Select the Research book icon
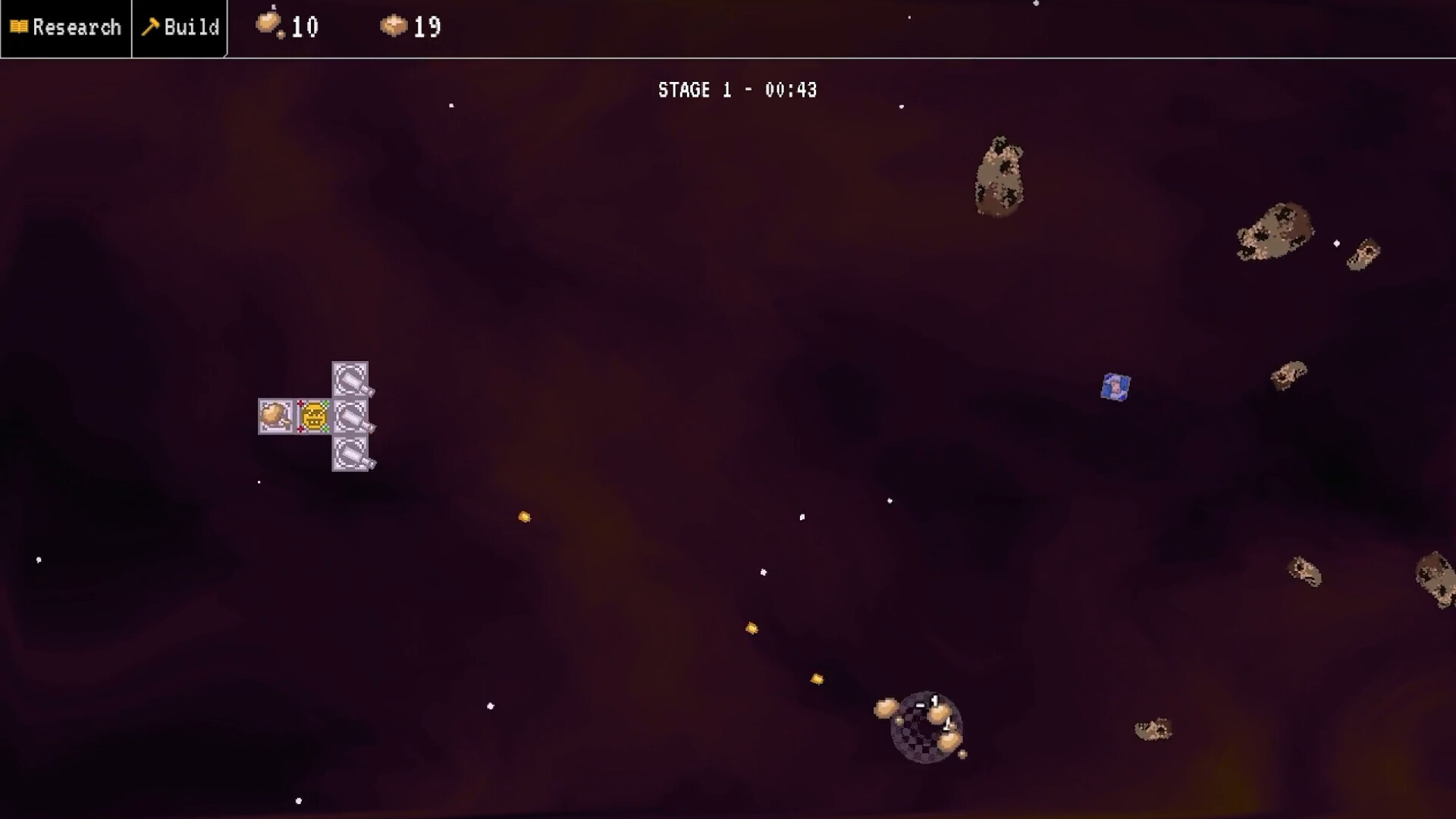This screenshot has height=819, width=1456. [x=19, y=27]
